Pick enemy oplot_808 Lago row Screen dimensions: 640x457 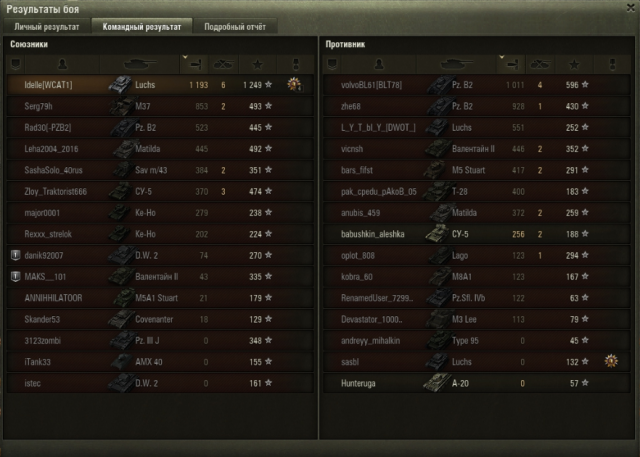point(470,255)
